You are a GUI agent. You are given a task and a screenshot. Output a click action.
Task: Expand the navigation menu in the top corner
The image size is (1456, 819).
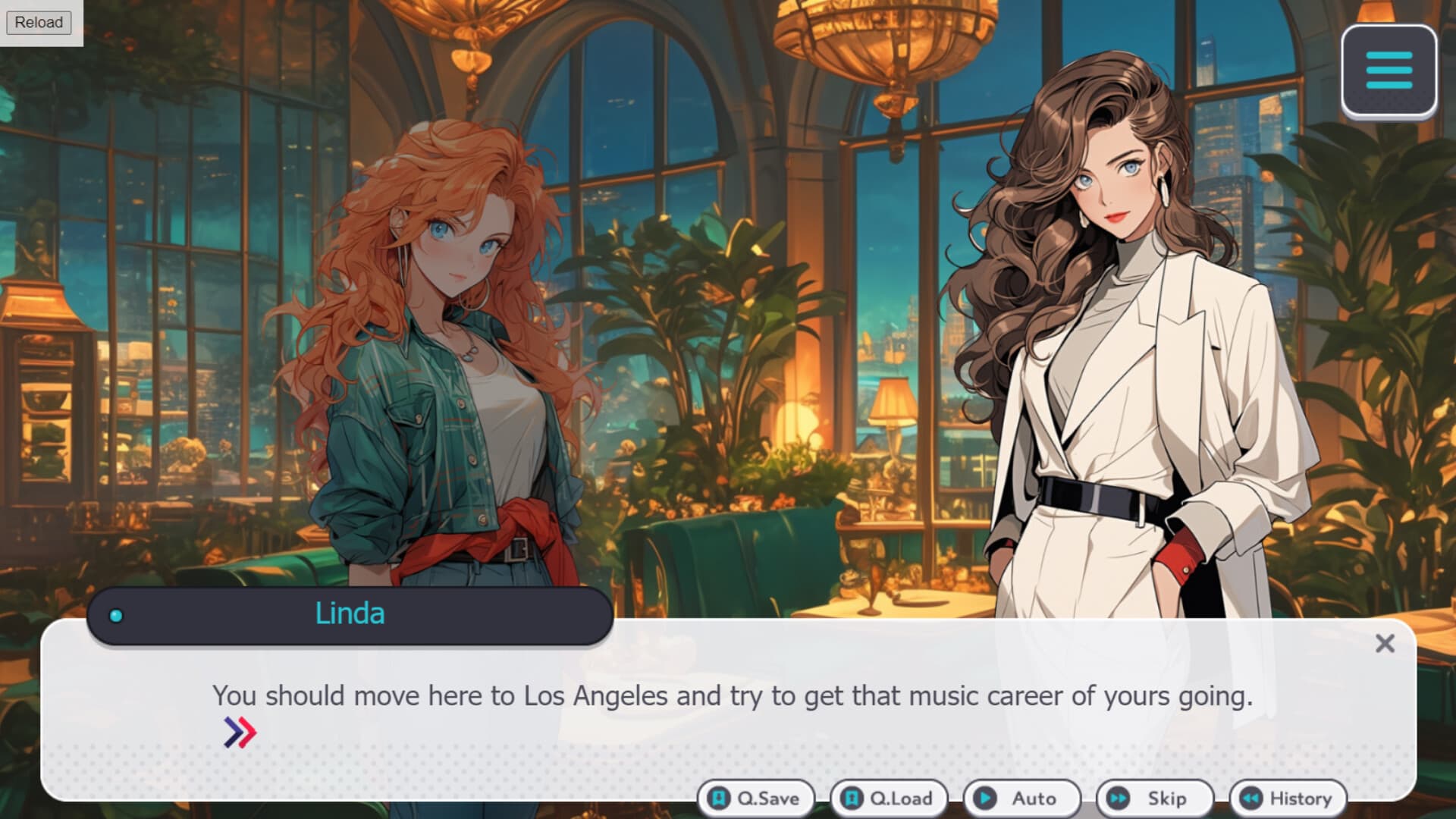1389,73
